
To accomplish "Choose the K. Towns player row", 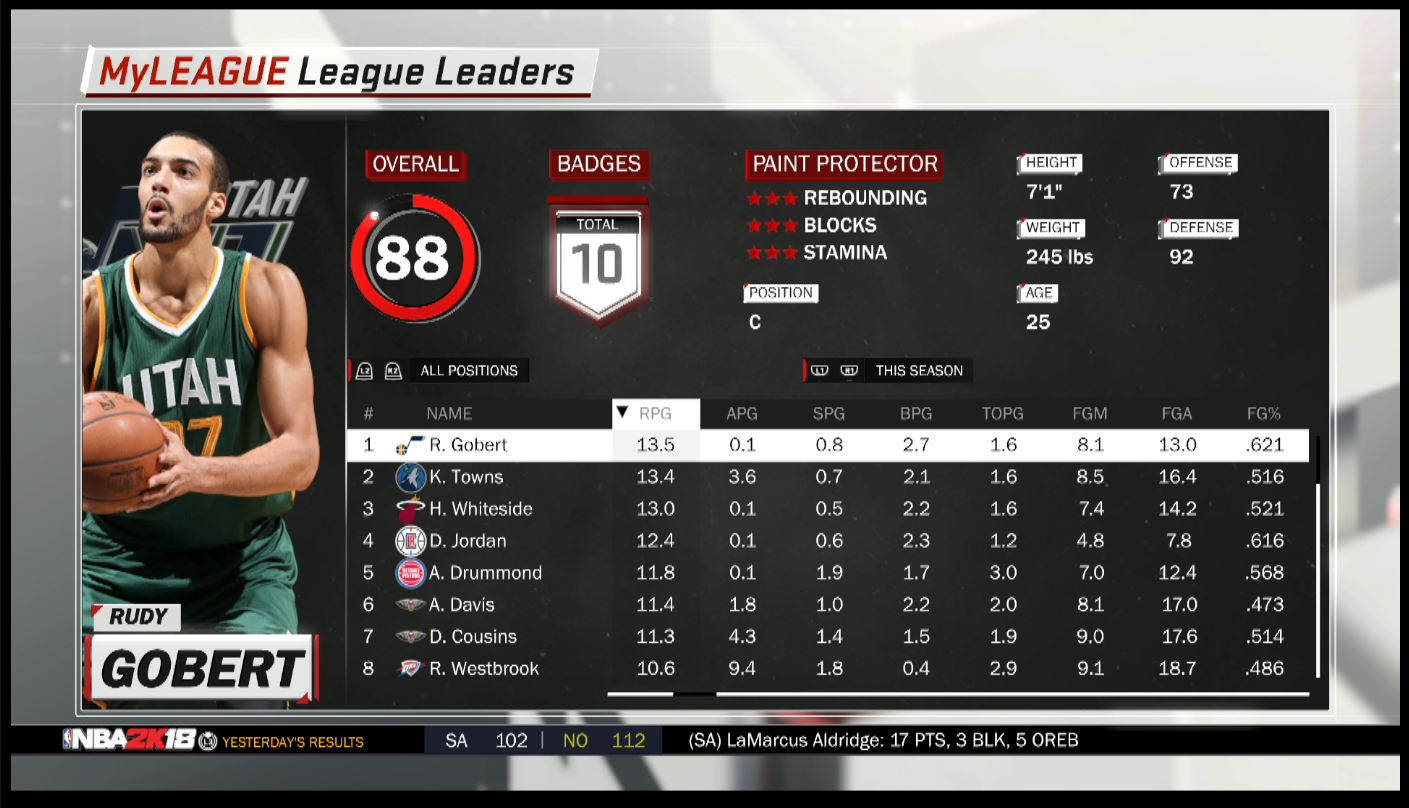I will pos(466,477).
